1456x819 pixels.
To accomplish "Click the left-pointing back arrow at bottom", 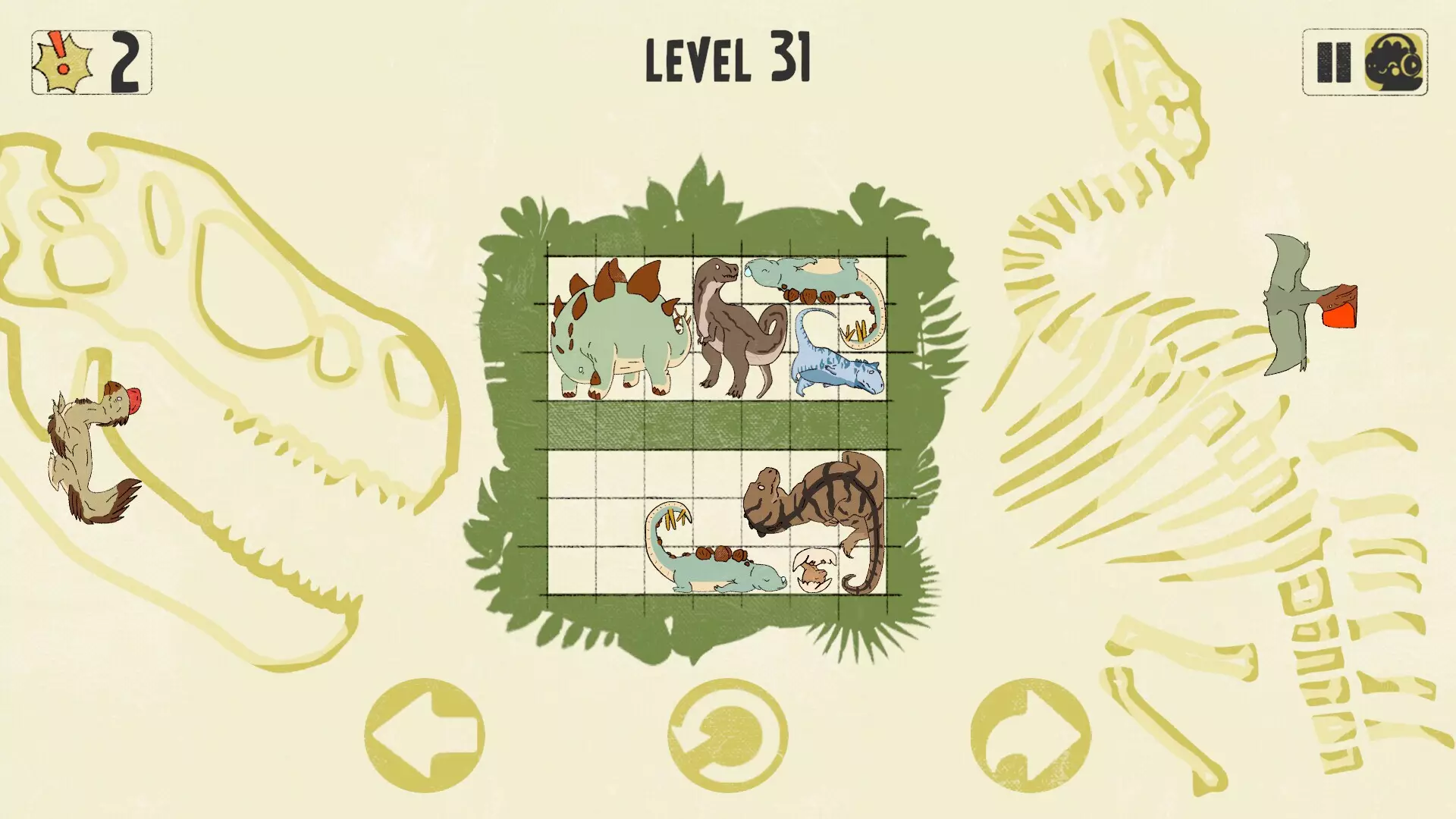I will point(425,732).
